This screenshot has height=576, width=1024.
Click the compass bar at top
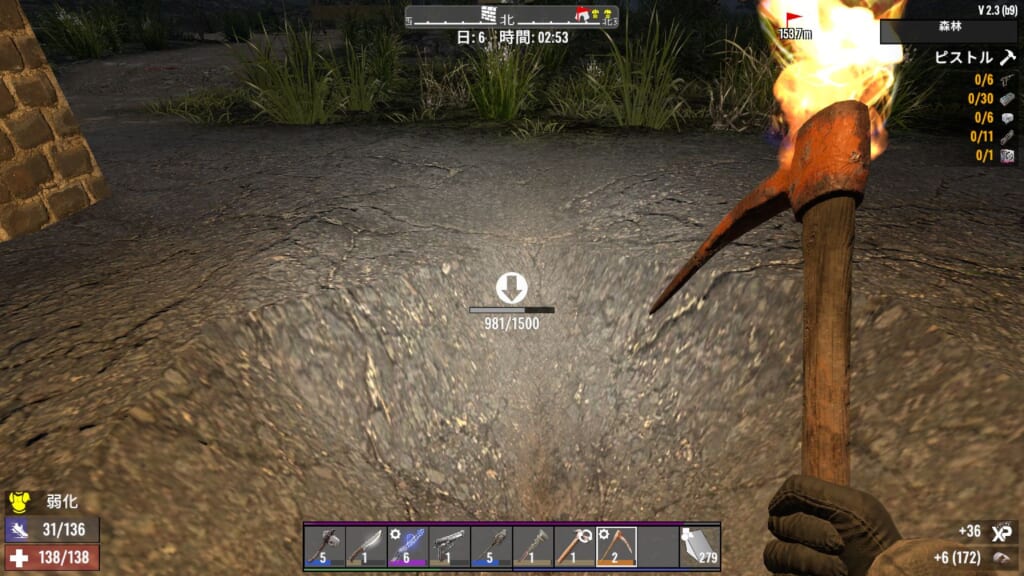pyautogui.click(x=511, y=17)
